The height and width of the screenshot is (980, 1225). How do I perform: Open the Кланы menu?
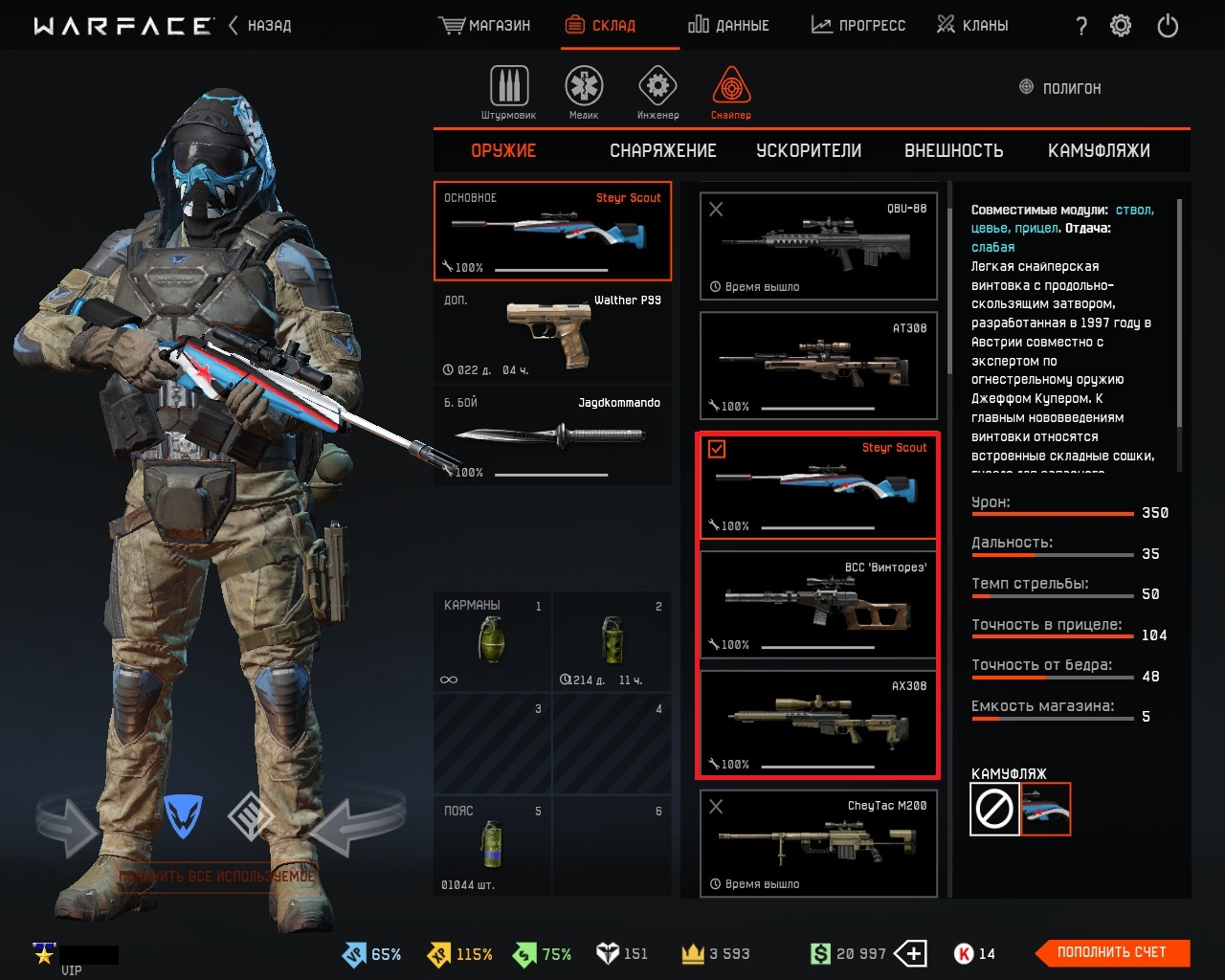(972, 26)
